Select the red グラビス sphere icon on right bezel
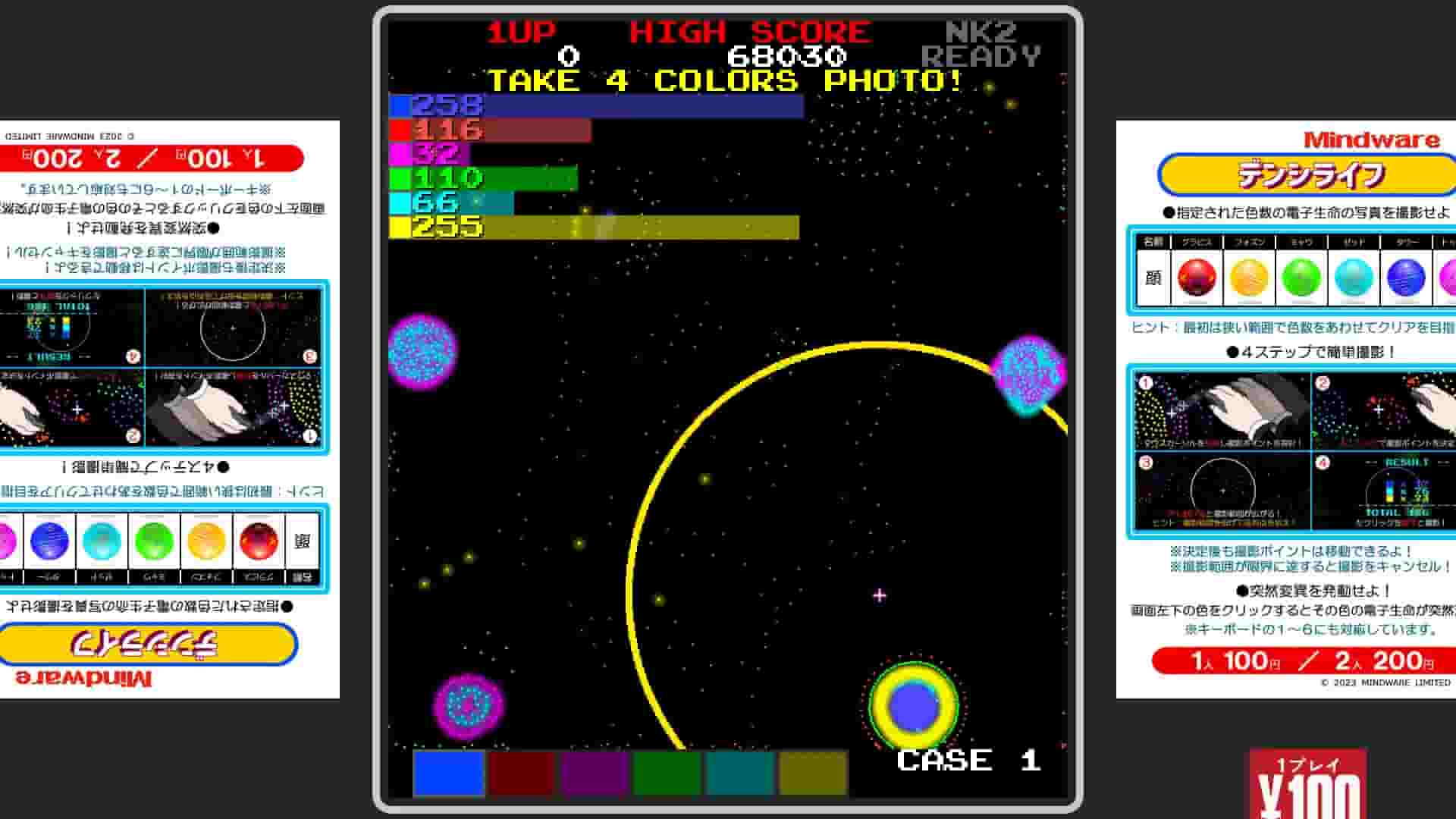 [1196, 278]
